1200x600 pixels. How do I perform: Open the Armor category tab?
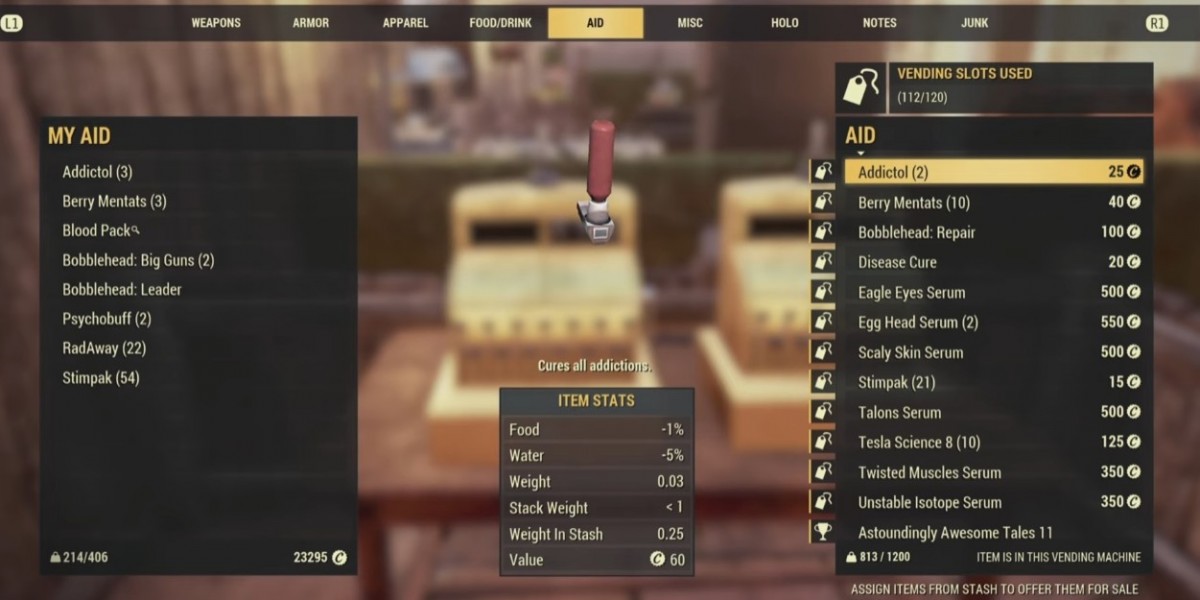[310, 23]
